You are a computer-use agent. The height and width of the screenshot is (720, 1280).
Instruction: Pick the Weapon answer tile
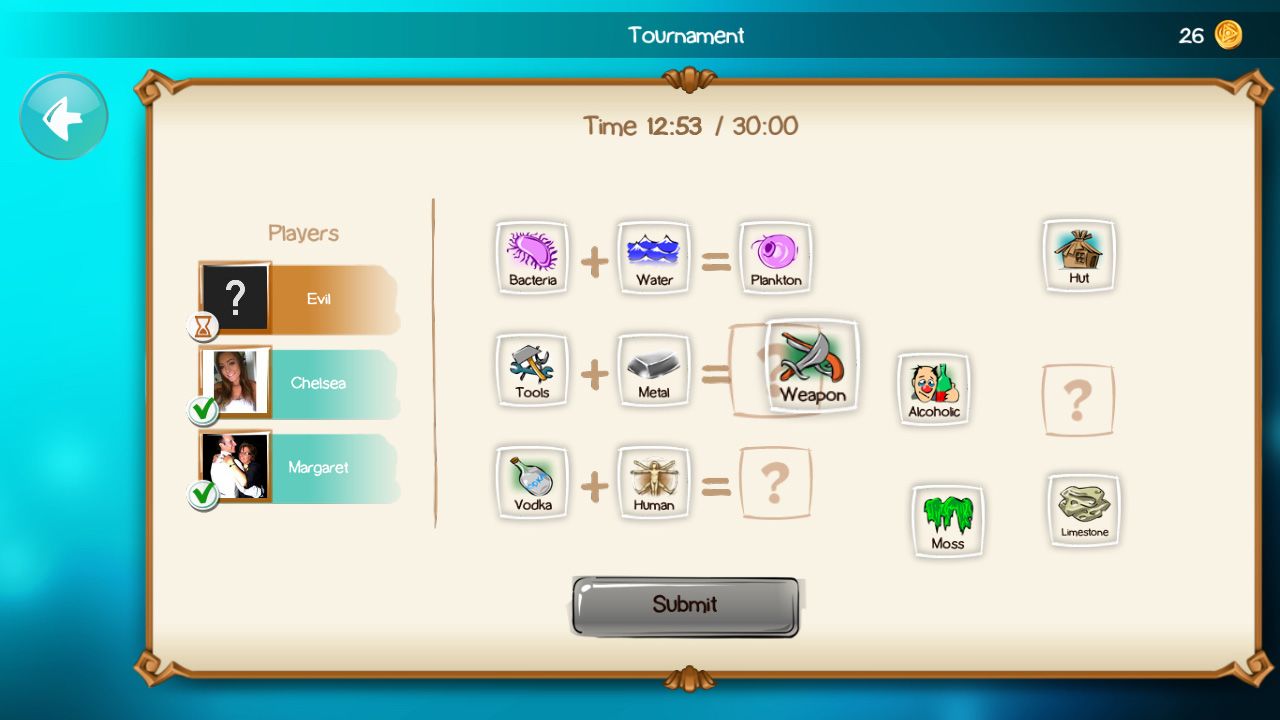812,366
